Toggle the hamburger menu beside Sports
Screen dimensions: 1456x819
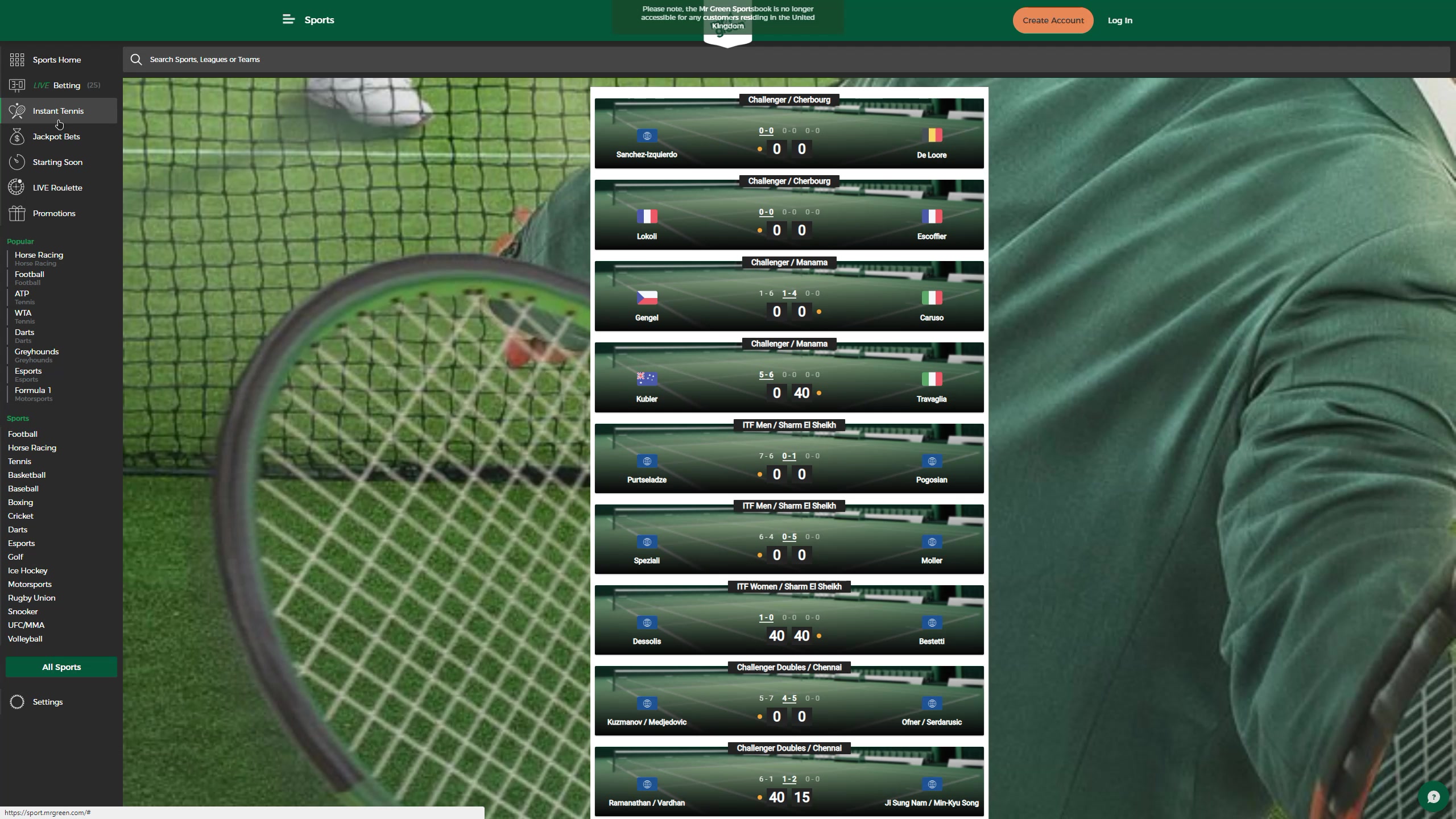click(x=288, y=20)
